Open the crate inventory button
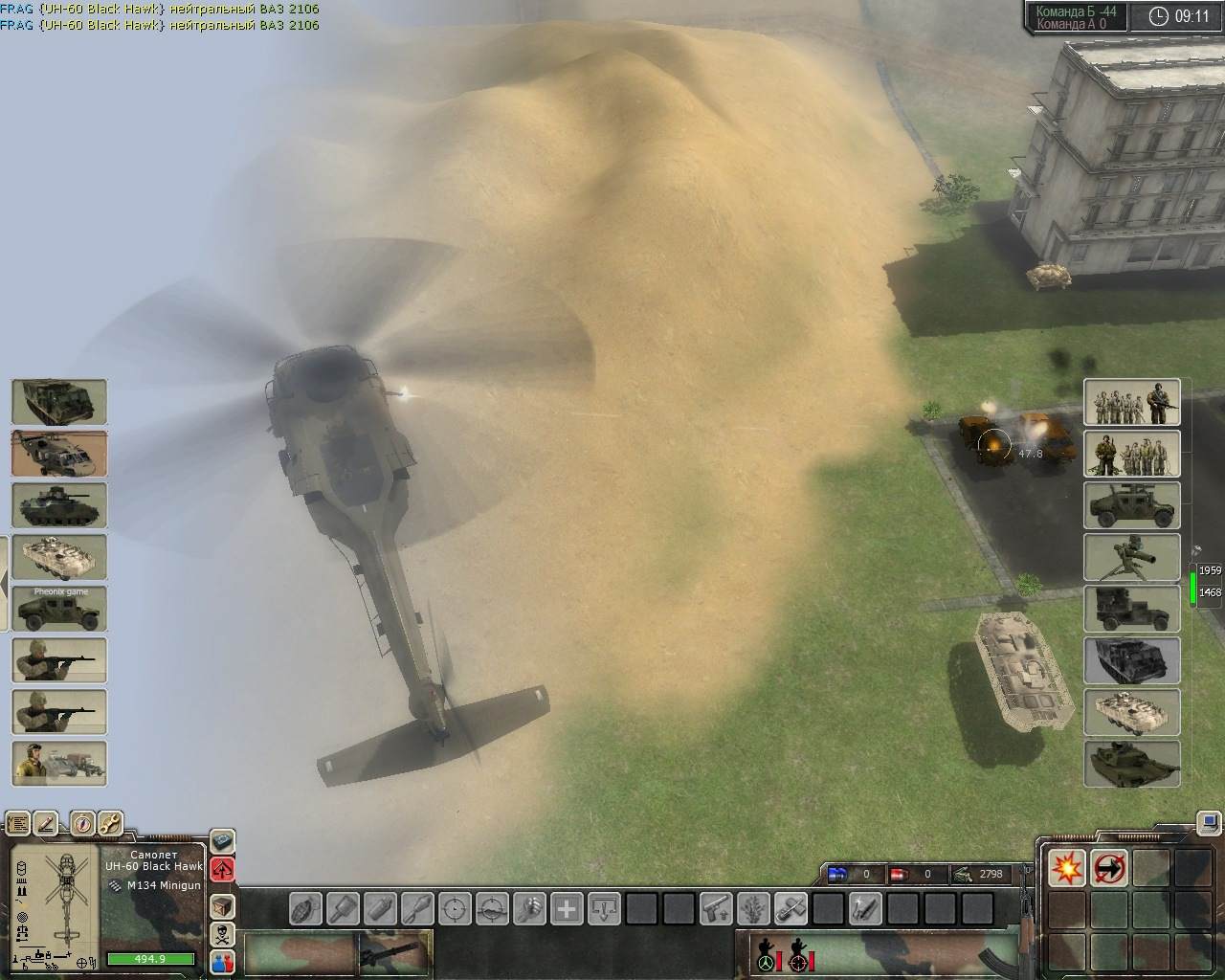The width and height of the screenshot is (1225, 980). (x=222, y=905)
